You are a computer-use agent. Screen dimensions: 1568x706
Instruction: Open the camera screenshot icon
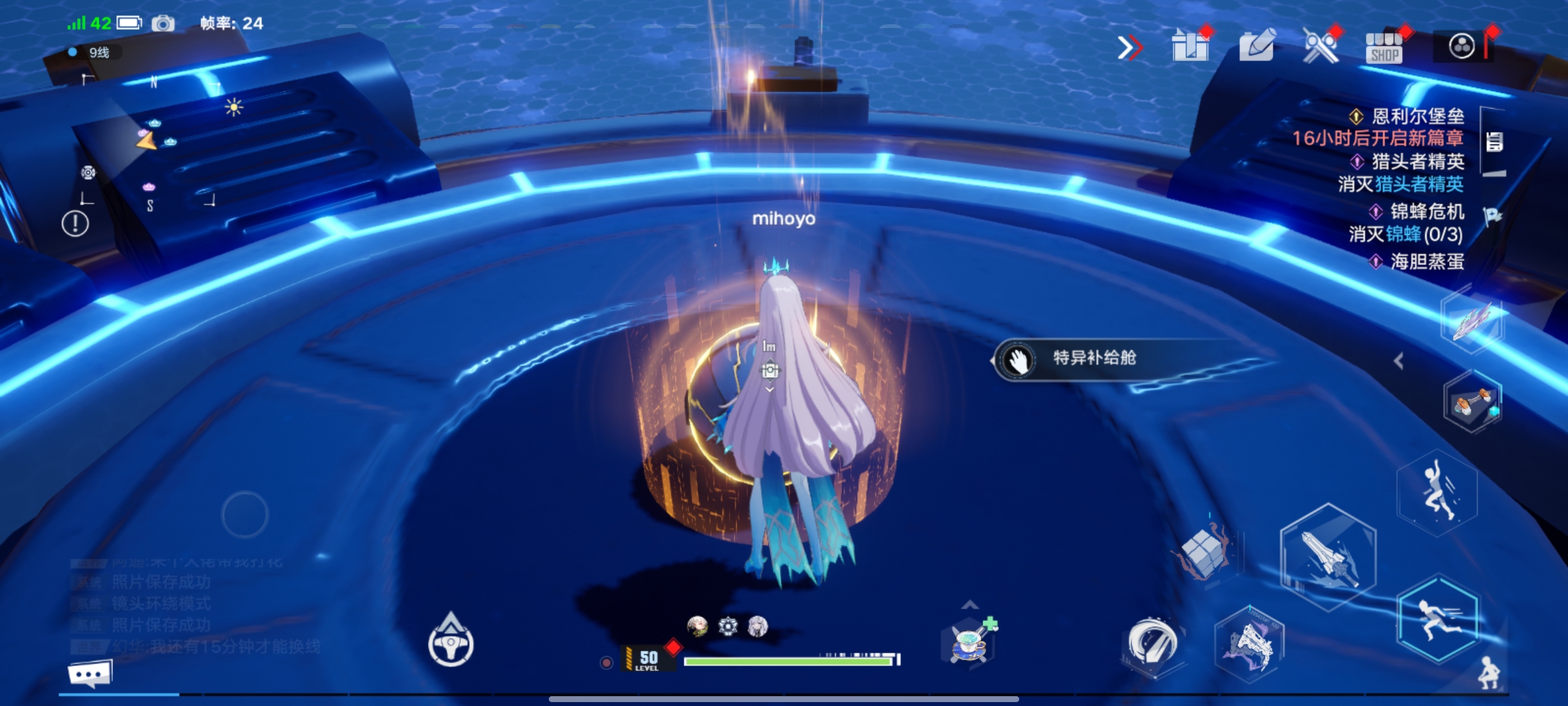163,24
